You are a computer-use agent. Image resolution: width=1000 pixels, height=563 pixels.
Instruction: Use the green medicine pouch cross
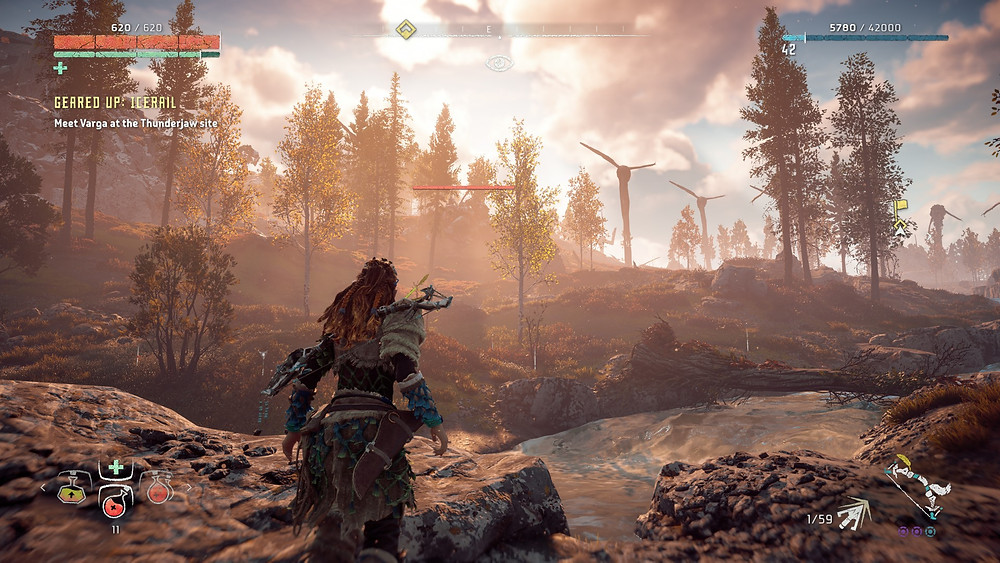(x=116, y=467)
